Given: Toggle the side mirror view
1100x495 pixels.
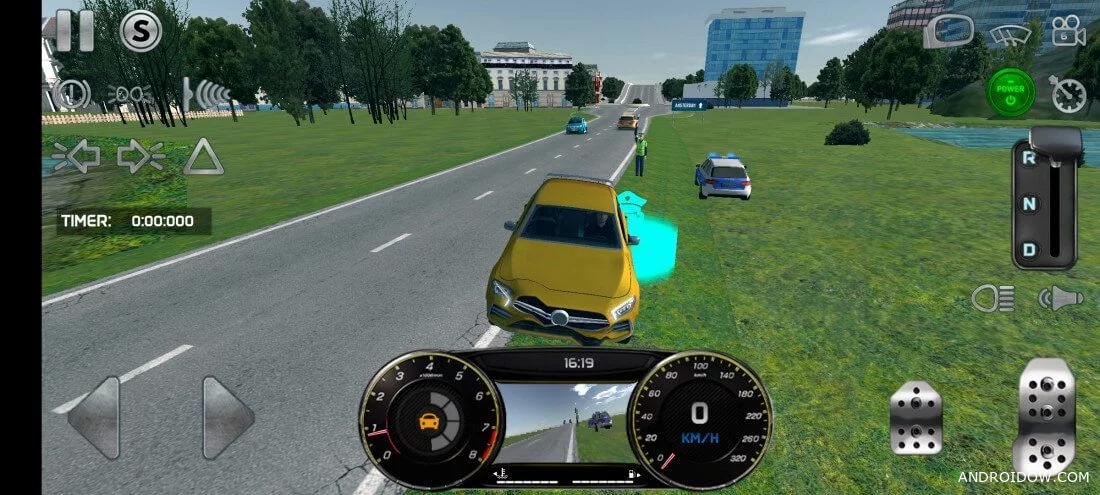Looking at the screenshot, I should pyautogui.click(x=948, y=31).
